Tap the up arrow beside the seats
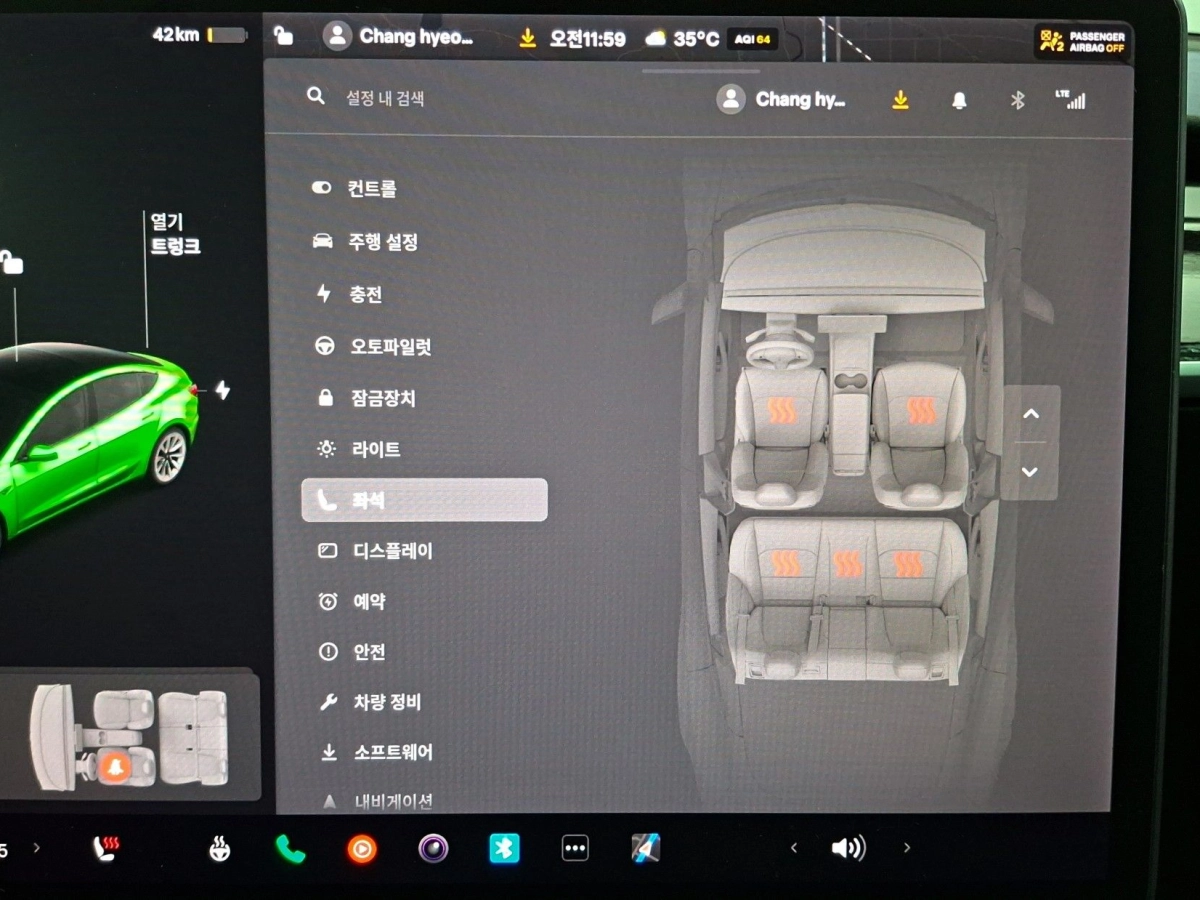Screen dimensions: 1200x900 point(1031,414)
